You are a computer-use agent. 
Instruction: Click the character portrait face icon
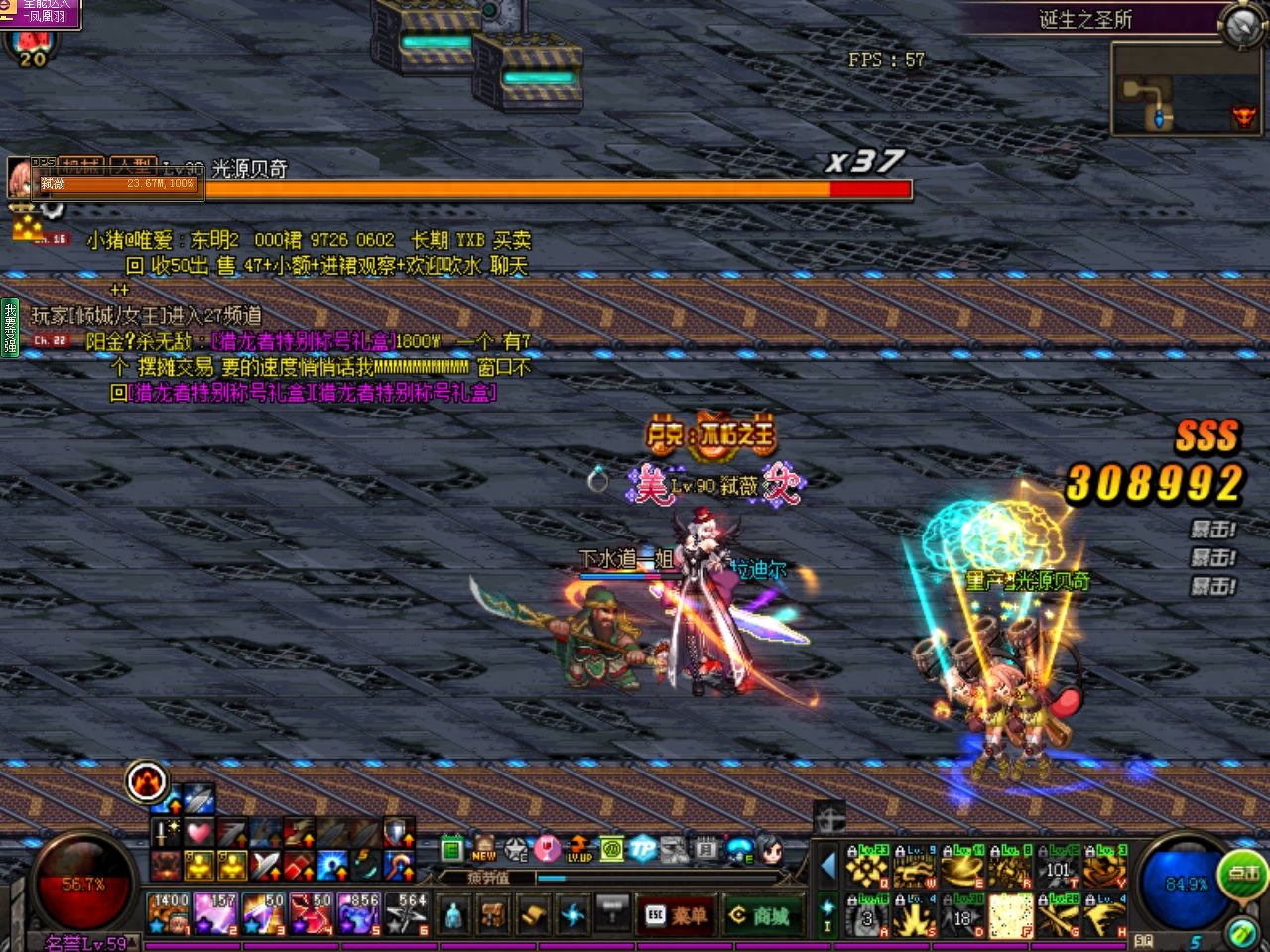pos(771,849)
